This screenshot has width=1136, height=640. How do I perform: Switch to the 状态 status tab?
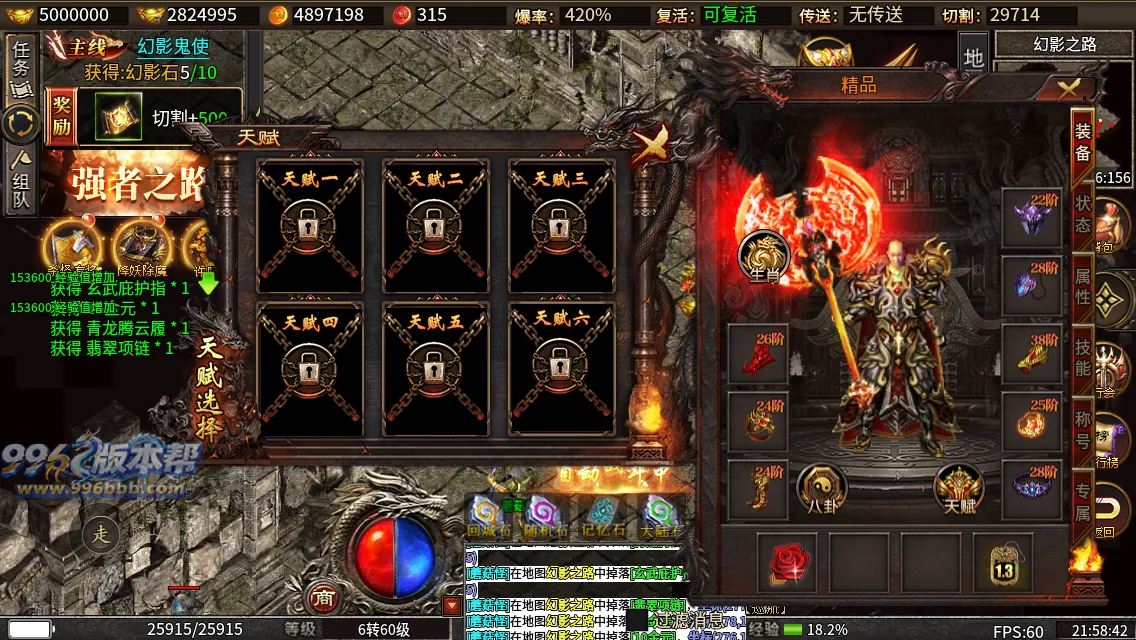click(1083, 213)
